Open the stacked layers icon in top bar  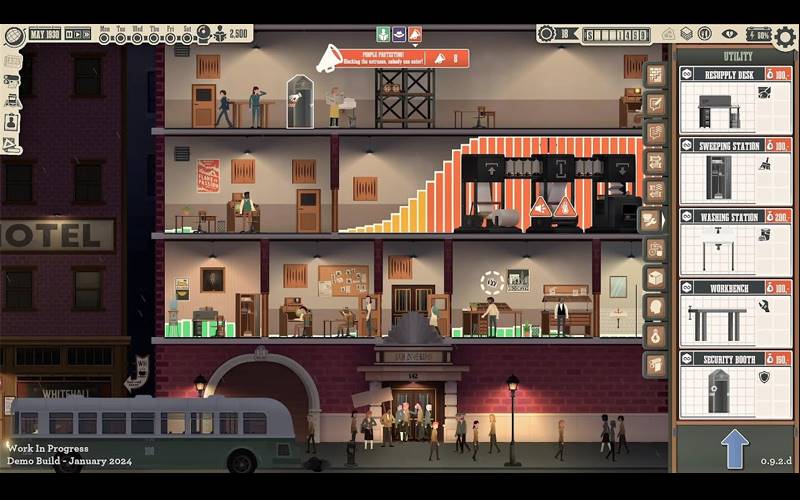tap(685, 34)
